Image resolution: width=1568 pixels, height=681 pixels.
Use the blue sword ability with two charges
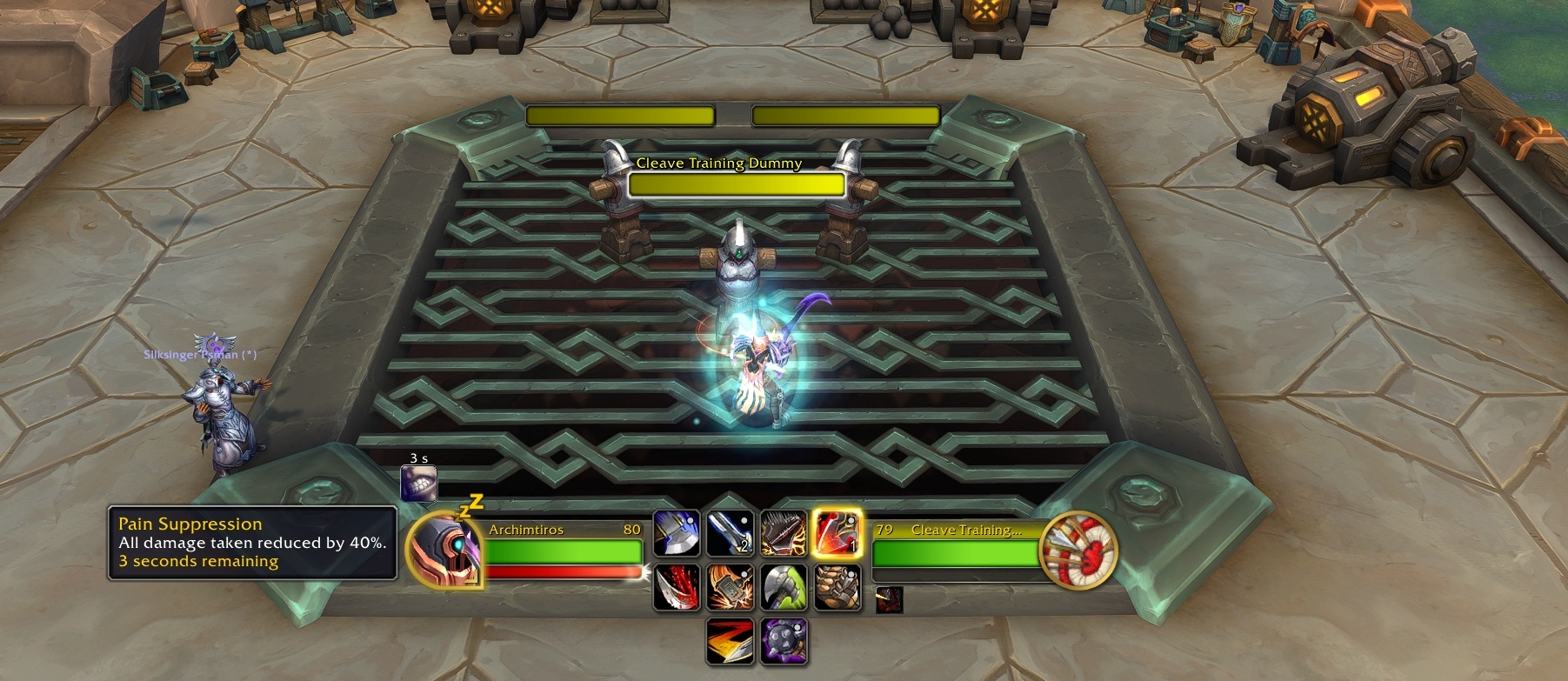tap(730, 532)
